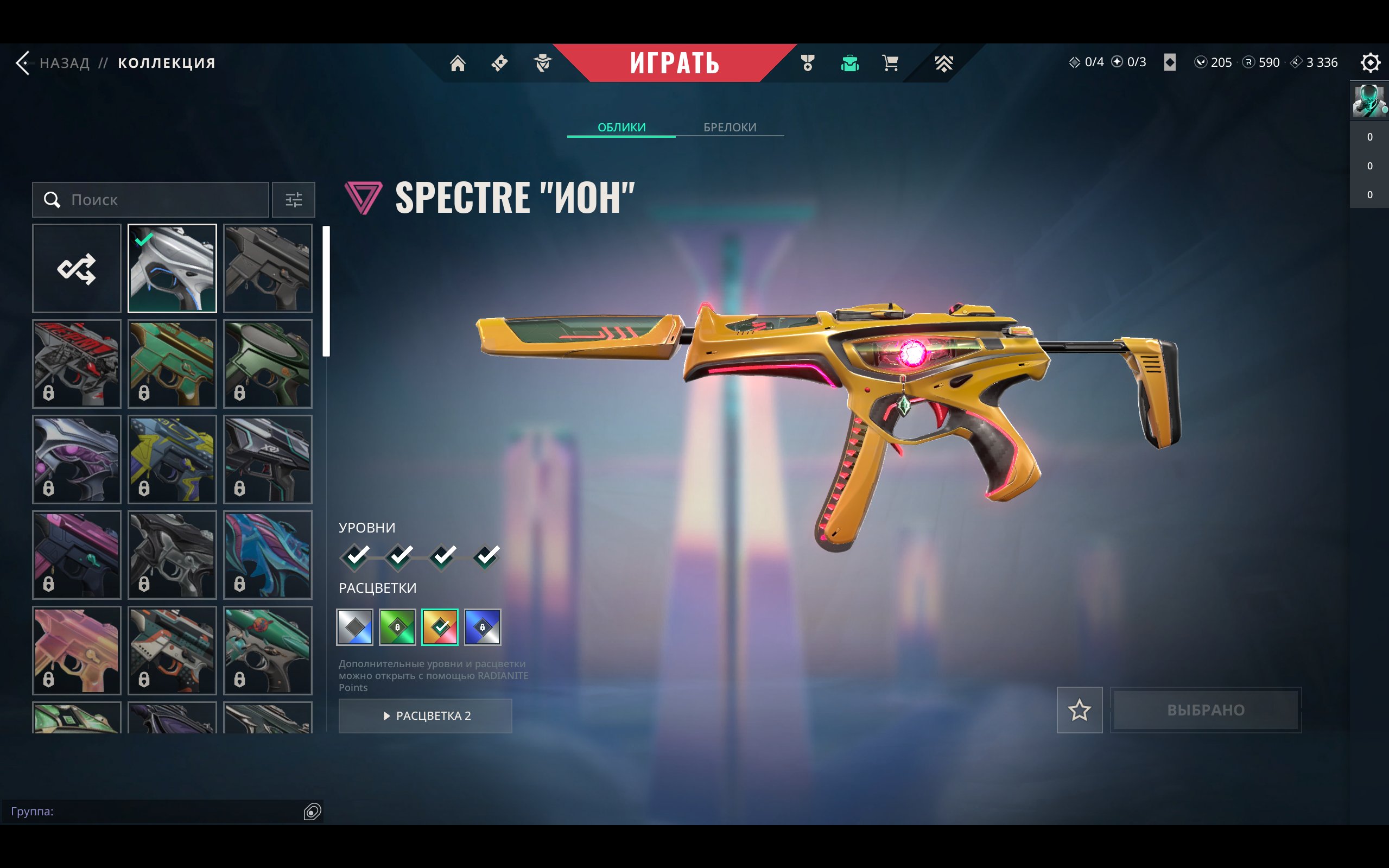Select the ОБЛИКИ tab

[x=621, y=127]
